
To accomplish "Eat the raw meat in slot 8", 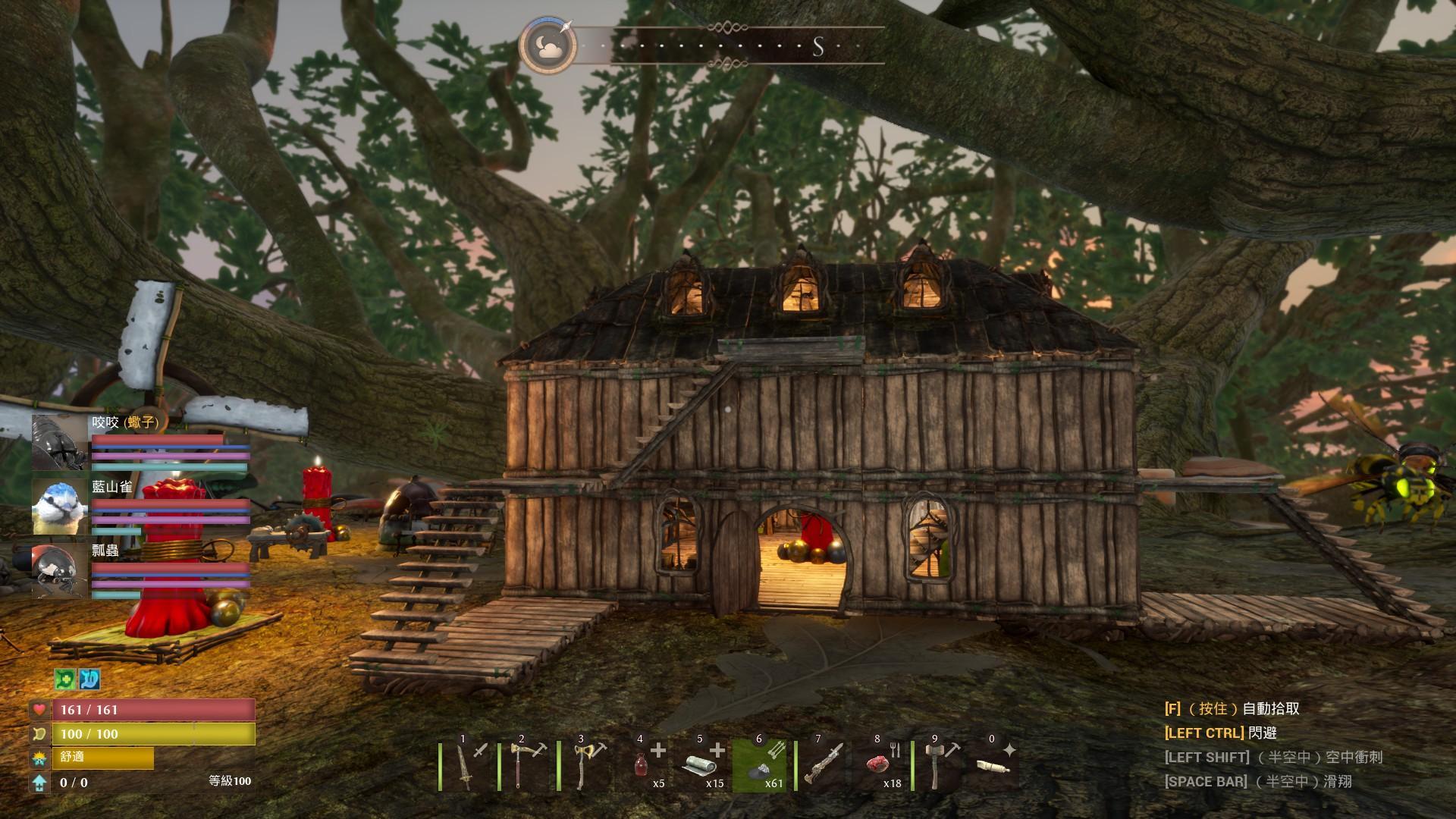I will 880,766.
